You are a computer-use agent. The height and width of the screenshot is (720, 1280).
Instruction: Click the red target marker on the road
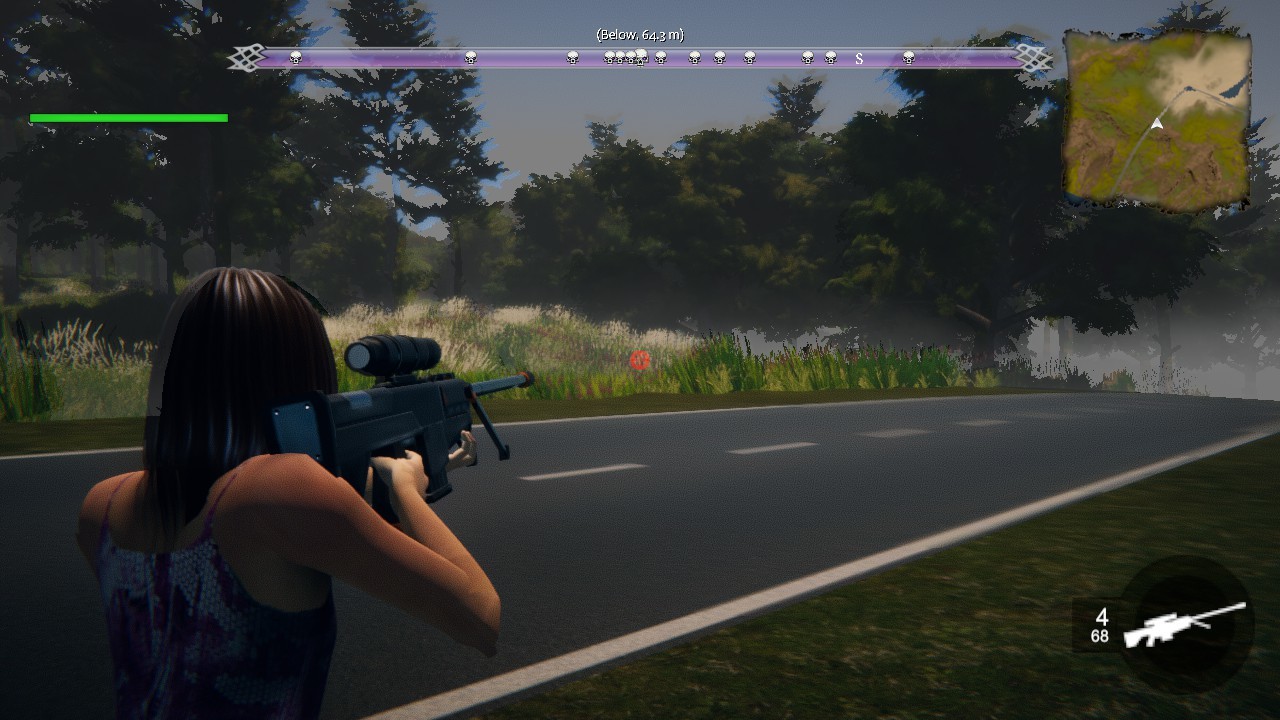(x=639, y=360)
